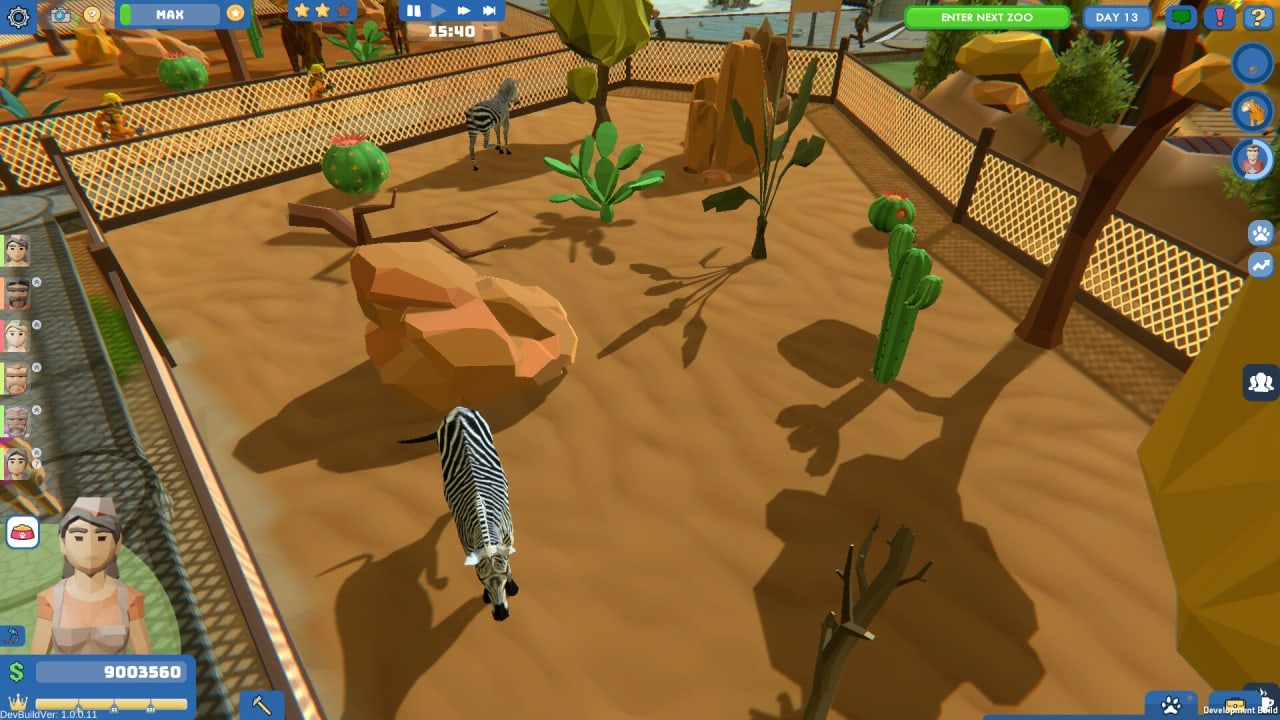Click the gold star coin next to MAX
The width and height of the screenshot is (1280, 720).
point(235,14)
